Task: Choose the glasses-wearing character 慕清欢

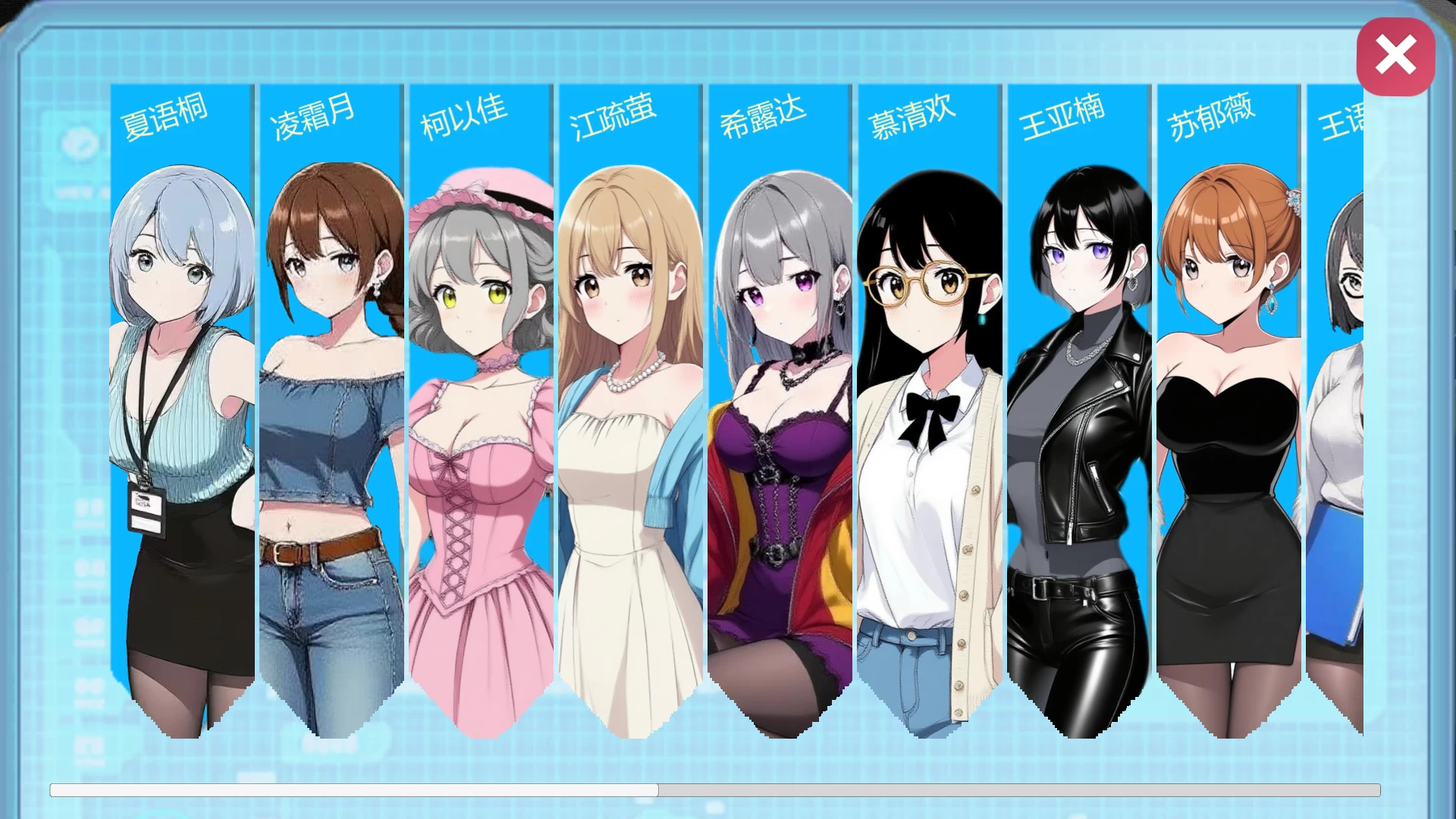Action: click(x=927, y=417)
